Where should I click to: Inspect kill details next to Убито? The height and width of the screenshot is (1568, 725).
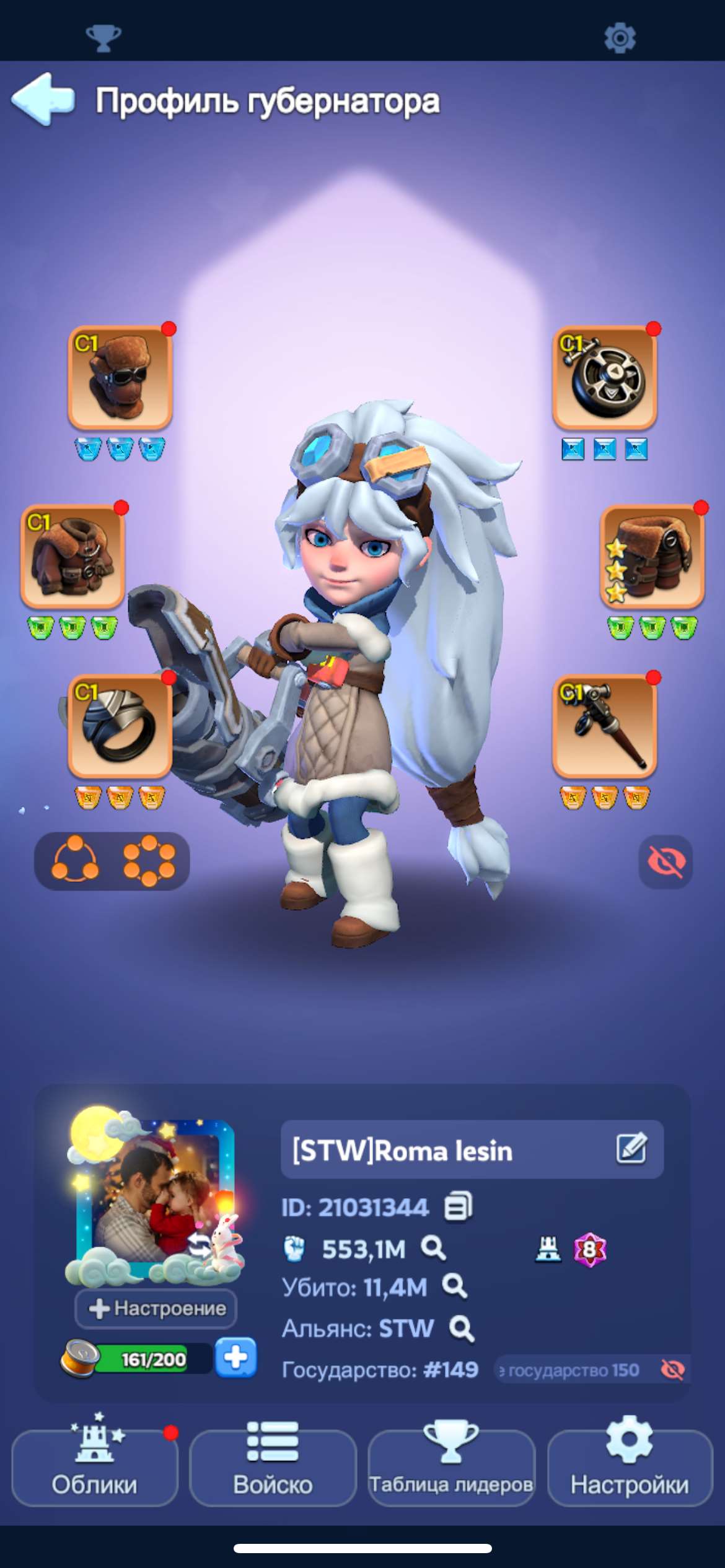click(455, 1287)
